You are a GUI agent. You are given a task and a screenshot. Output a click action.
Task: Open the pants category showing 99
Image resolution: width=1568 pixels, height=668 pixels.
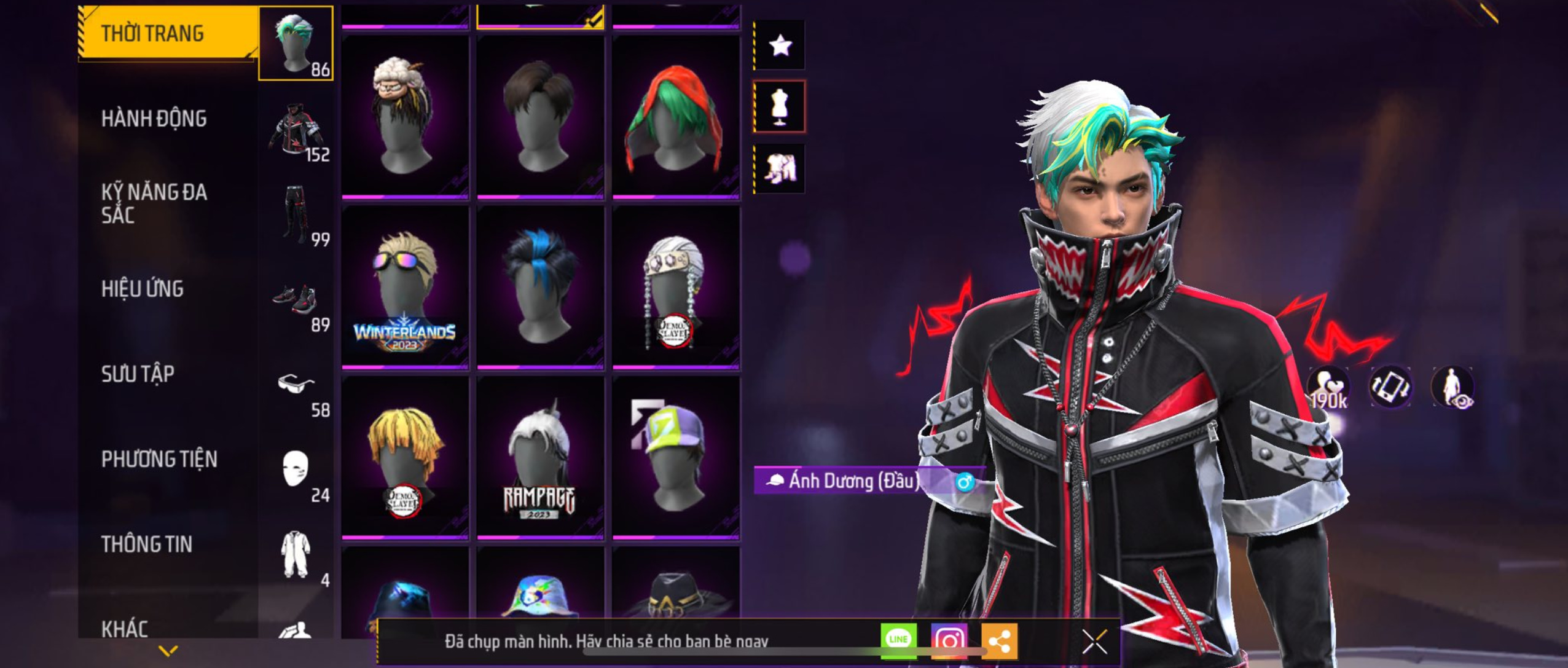coord(296,215)
